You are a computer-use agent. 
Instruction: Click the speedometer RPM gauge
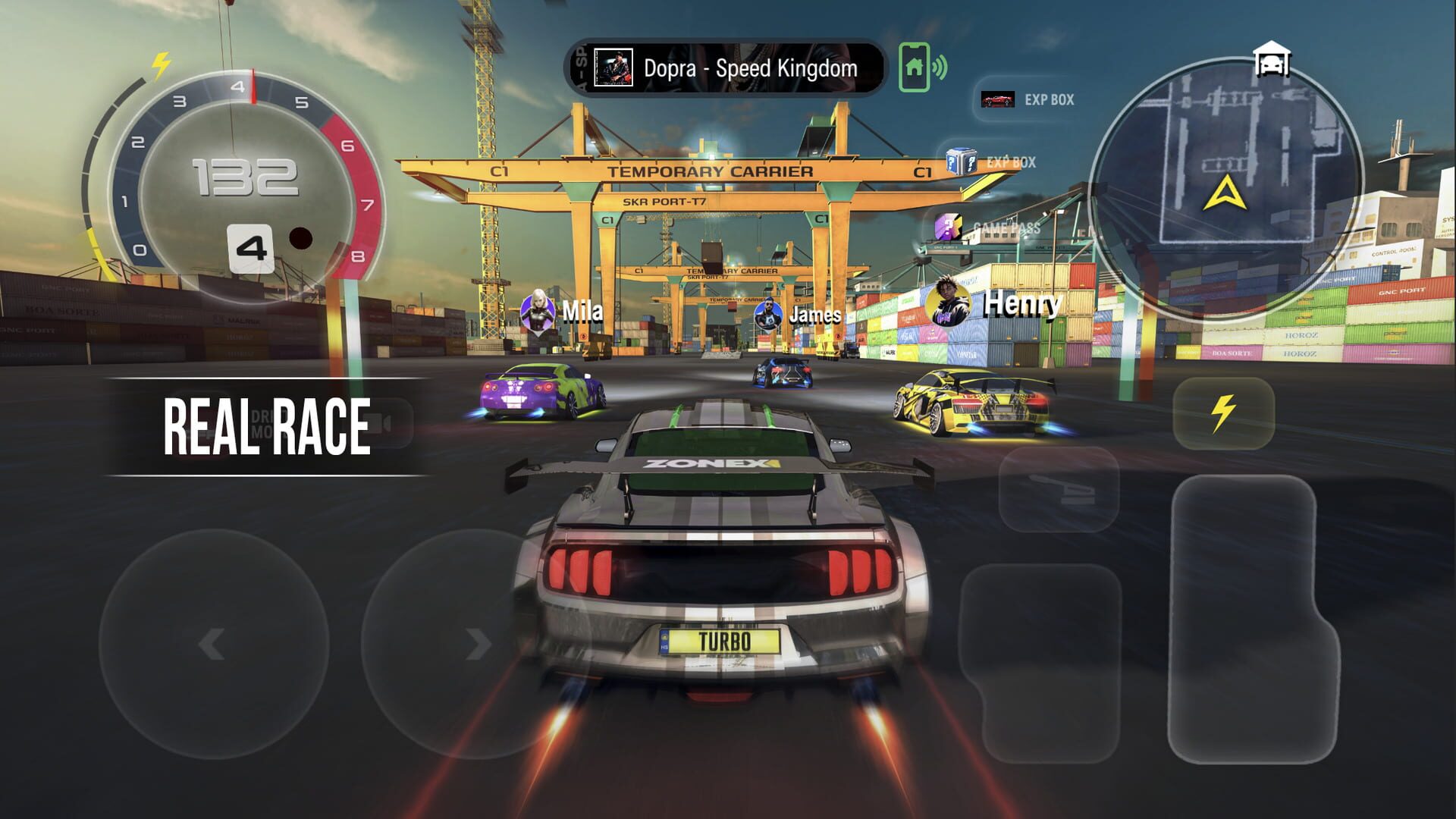tap(243, 174)
